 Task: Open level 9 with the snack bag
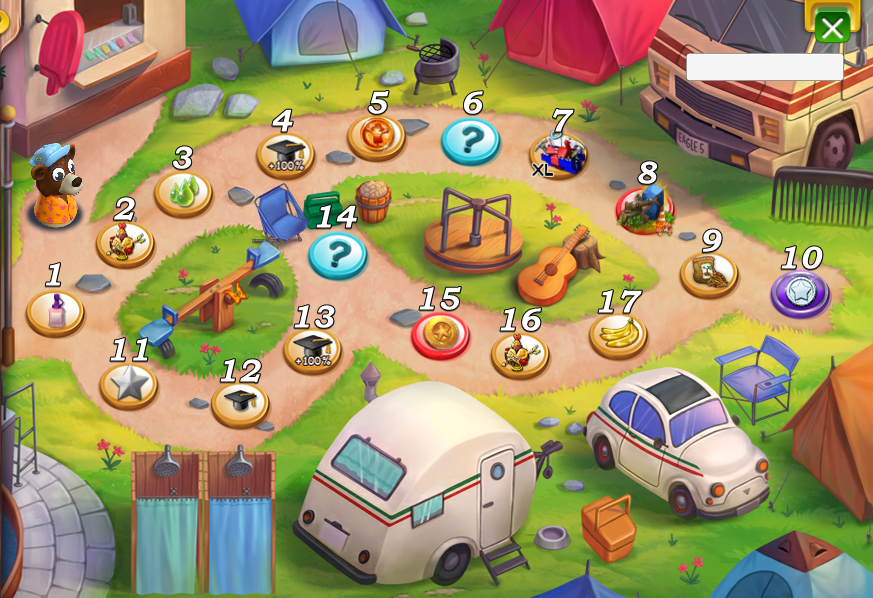709,273
